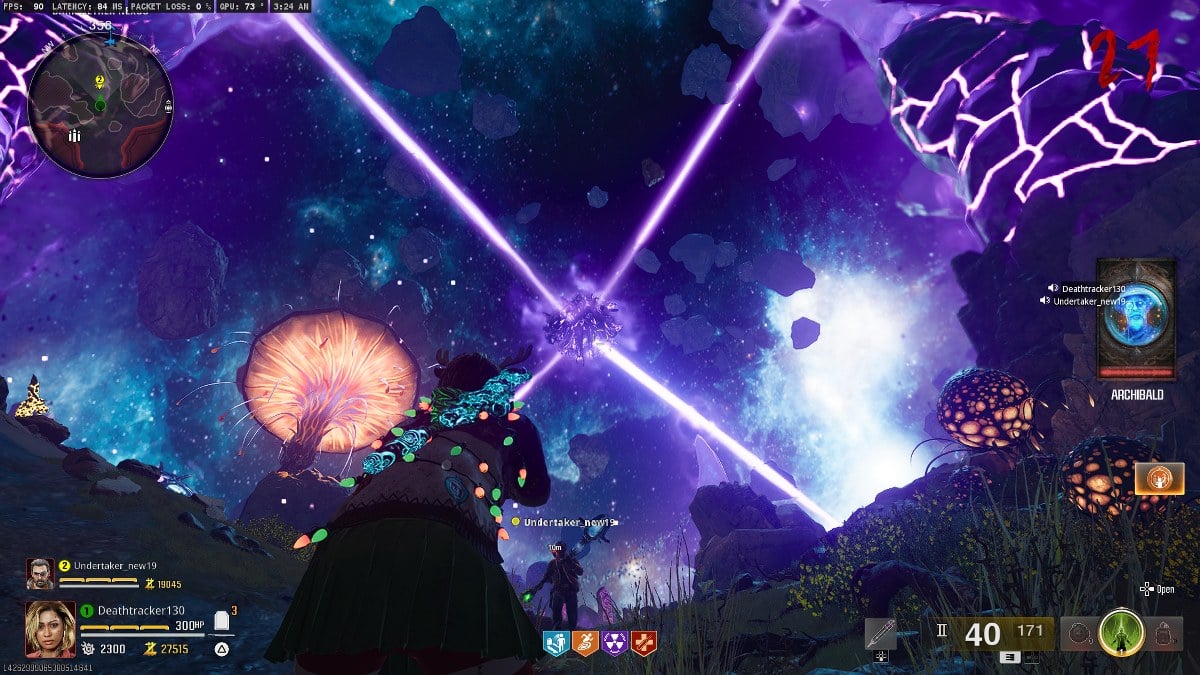The width and height of the screenshot is (1200, 675).
Task: Click the armor plate icon
Action: pos(222,622)
